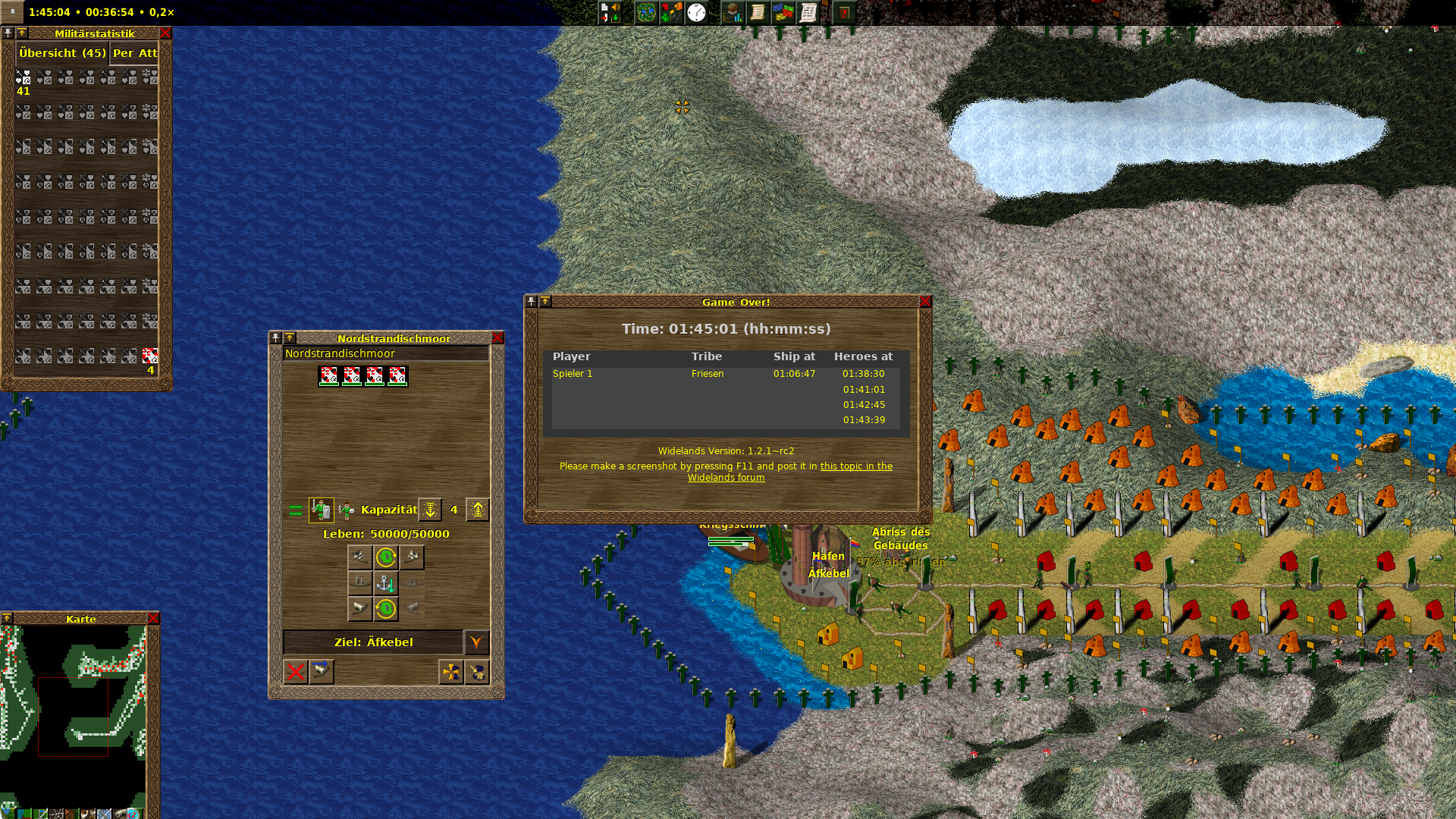Open the statistics menu with building chart
The image size is (1456, 819).
[x=732, y=13]
